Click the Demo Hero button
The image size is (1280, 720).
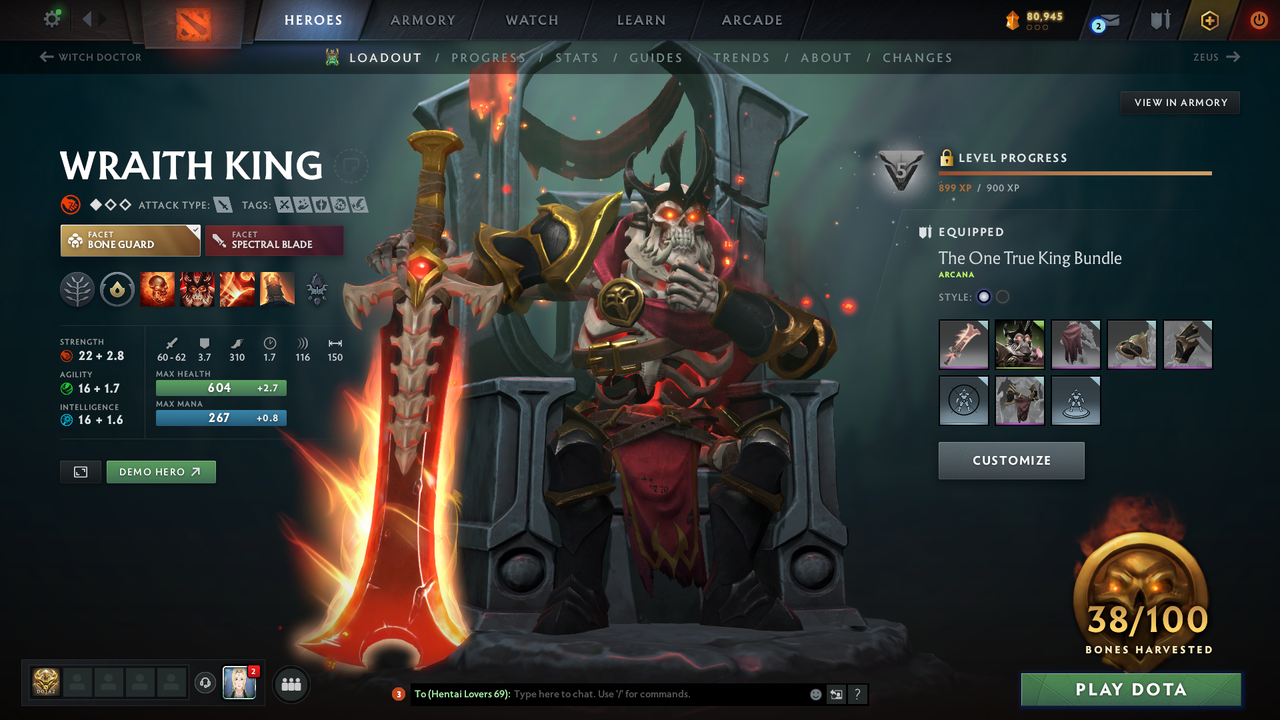tap(160, 471)
